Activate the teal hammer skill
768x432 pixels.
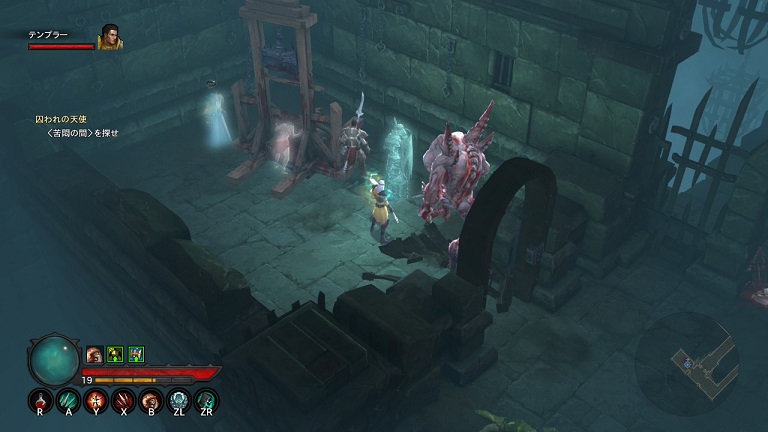pyautogui.click(x=207, y=401)
